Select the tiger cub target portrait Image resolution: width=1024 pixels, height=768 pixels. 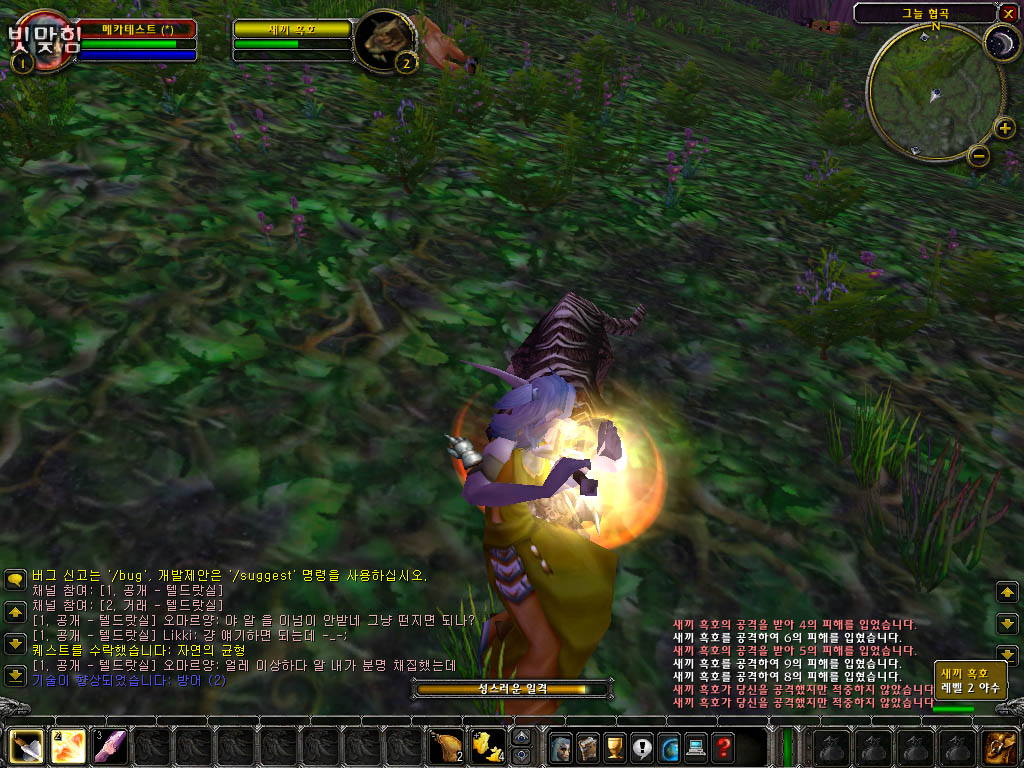(x=384, y=40)
